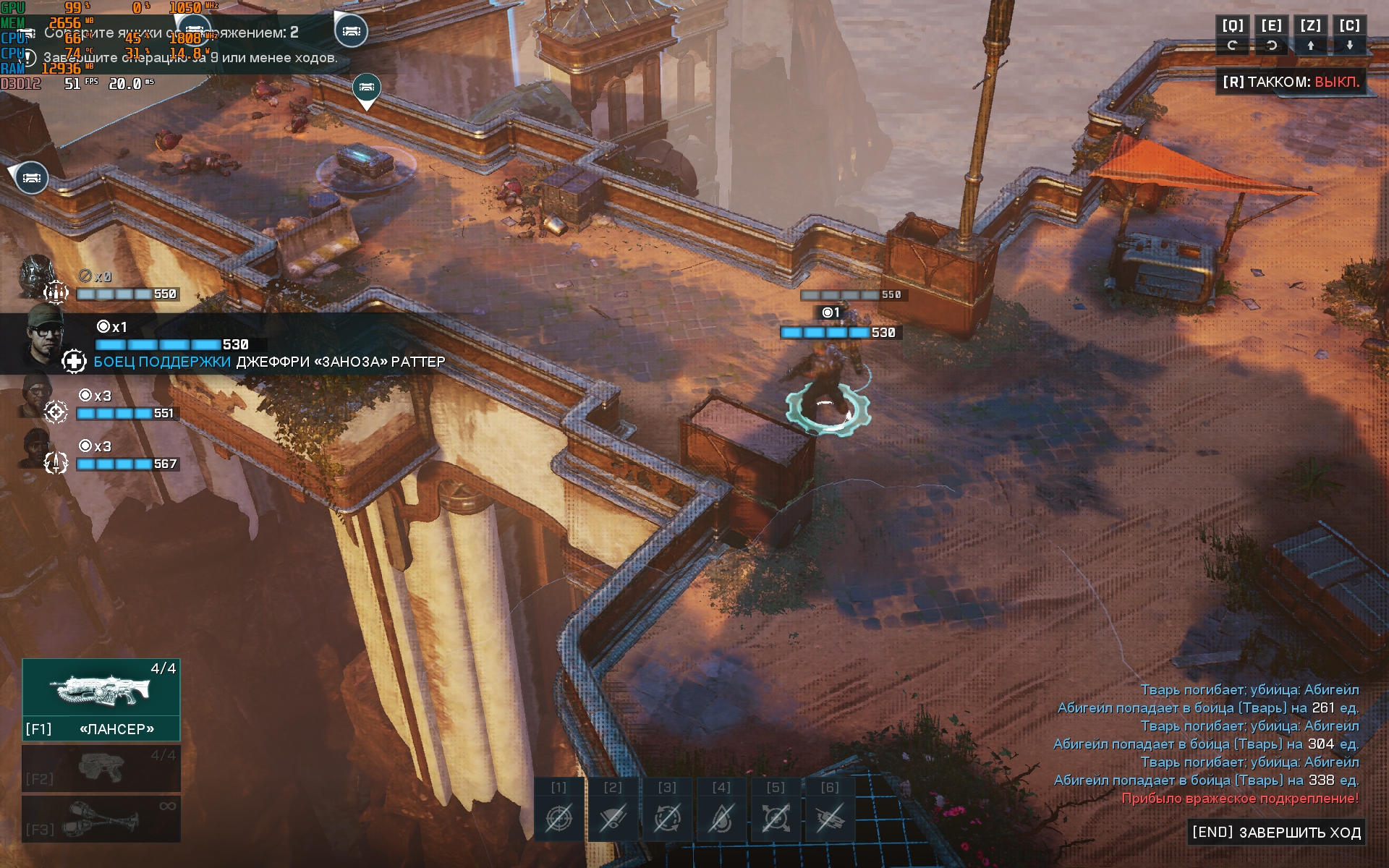Raise camera level with the up arrow

click(1310, 46)
